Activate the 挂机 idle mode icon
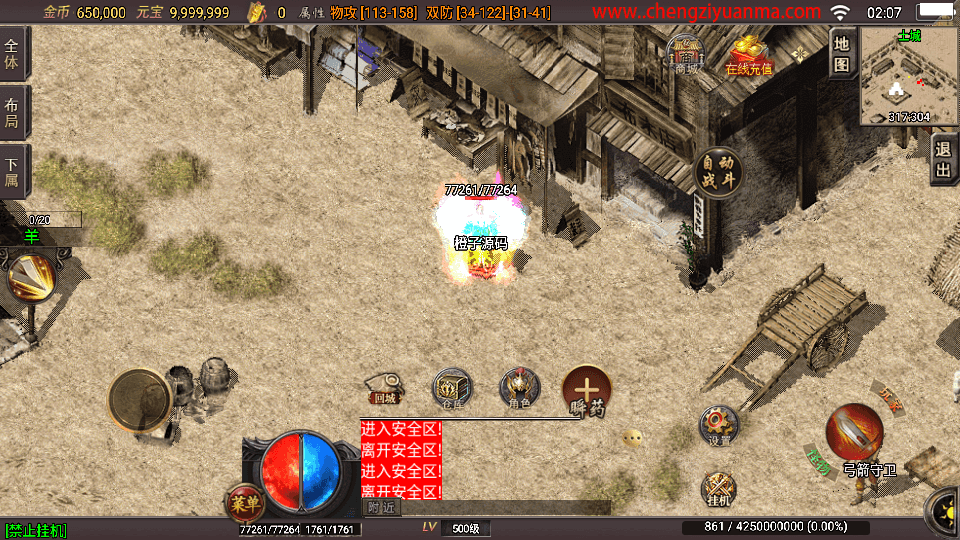The height and width of the screenshot is (540, 960). pos(718,489)
